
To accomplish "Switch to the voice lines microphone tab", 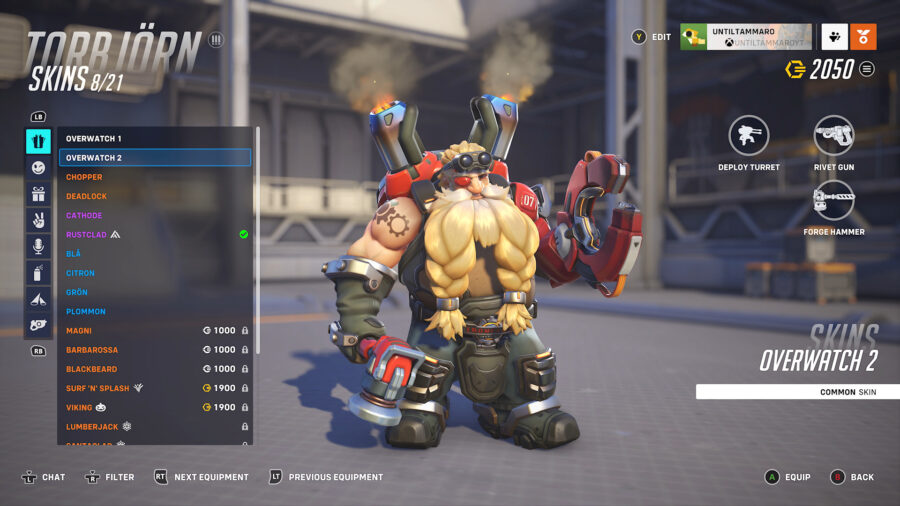I will pyautogui.click(x=38, y=246).
